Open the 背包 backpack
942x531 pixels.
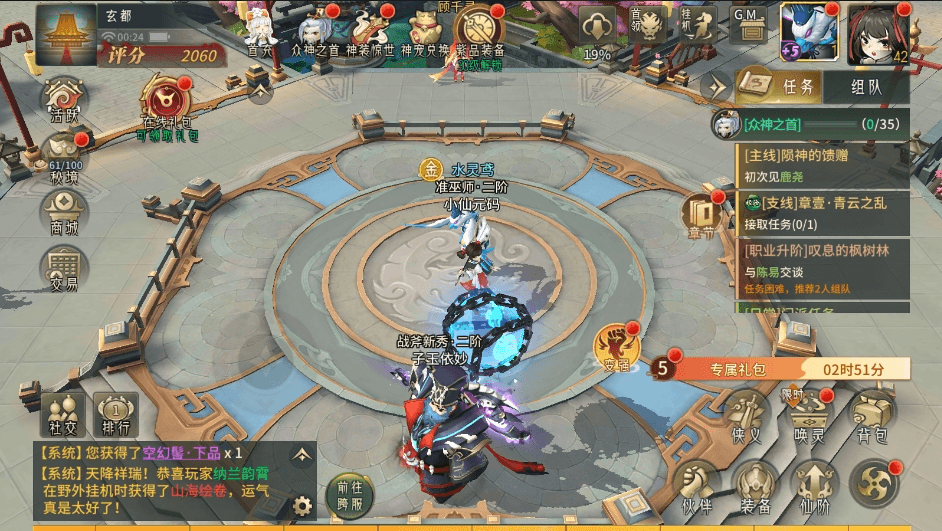point(873,414)
